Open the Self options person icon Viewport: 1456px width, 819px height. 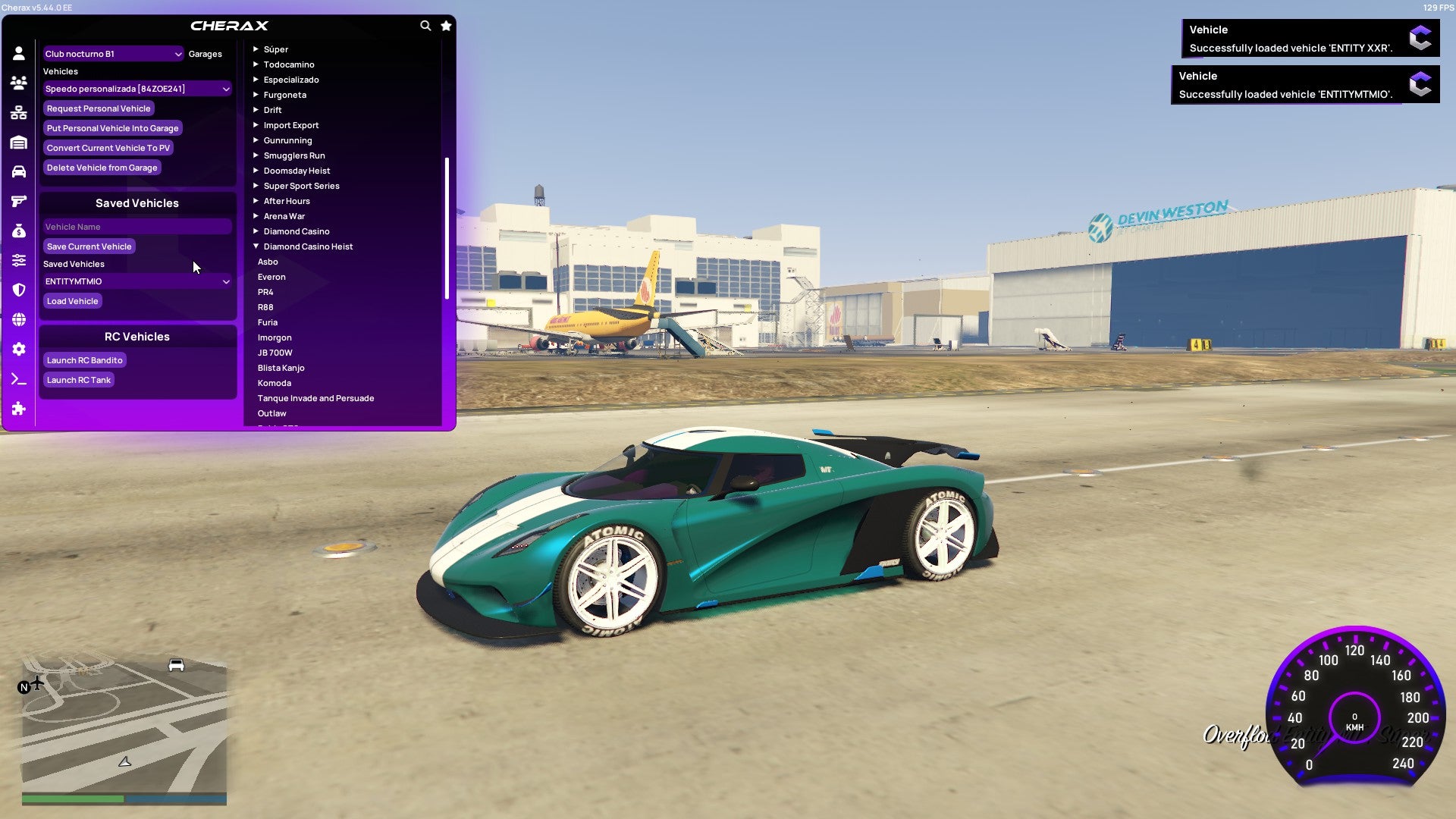19,52
